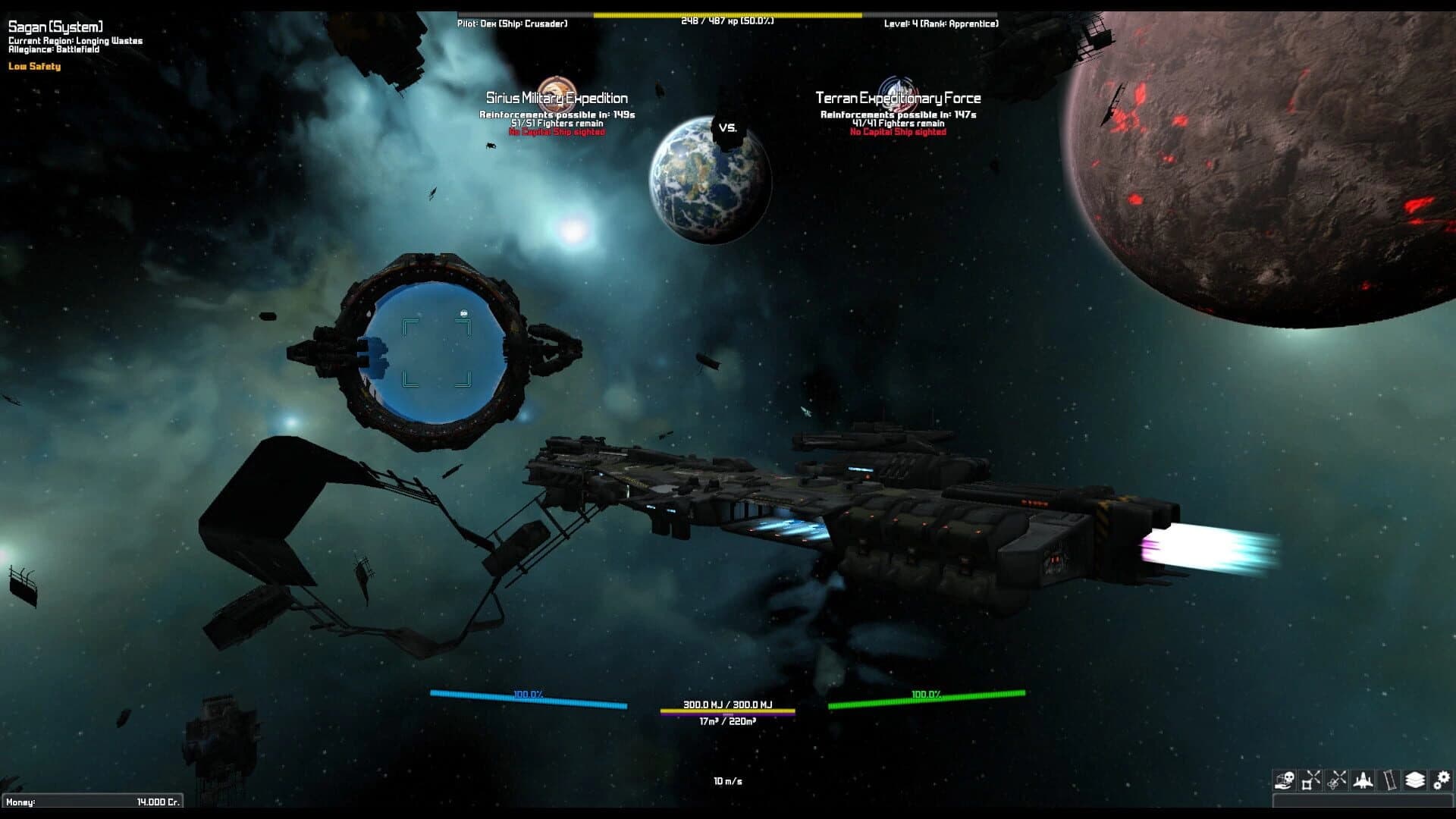This screenshot has height=819, width=1456.
Task: Select the Level: 4 (Rank: Apprentice) display
Action: tap(941, 24)
